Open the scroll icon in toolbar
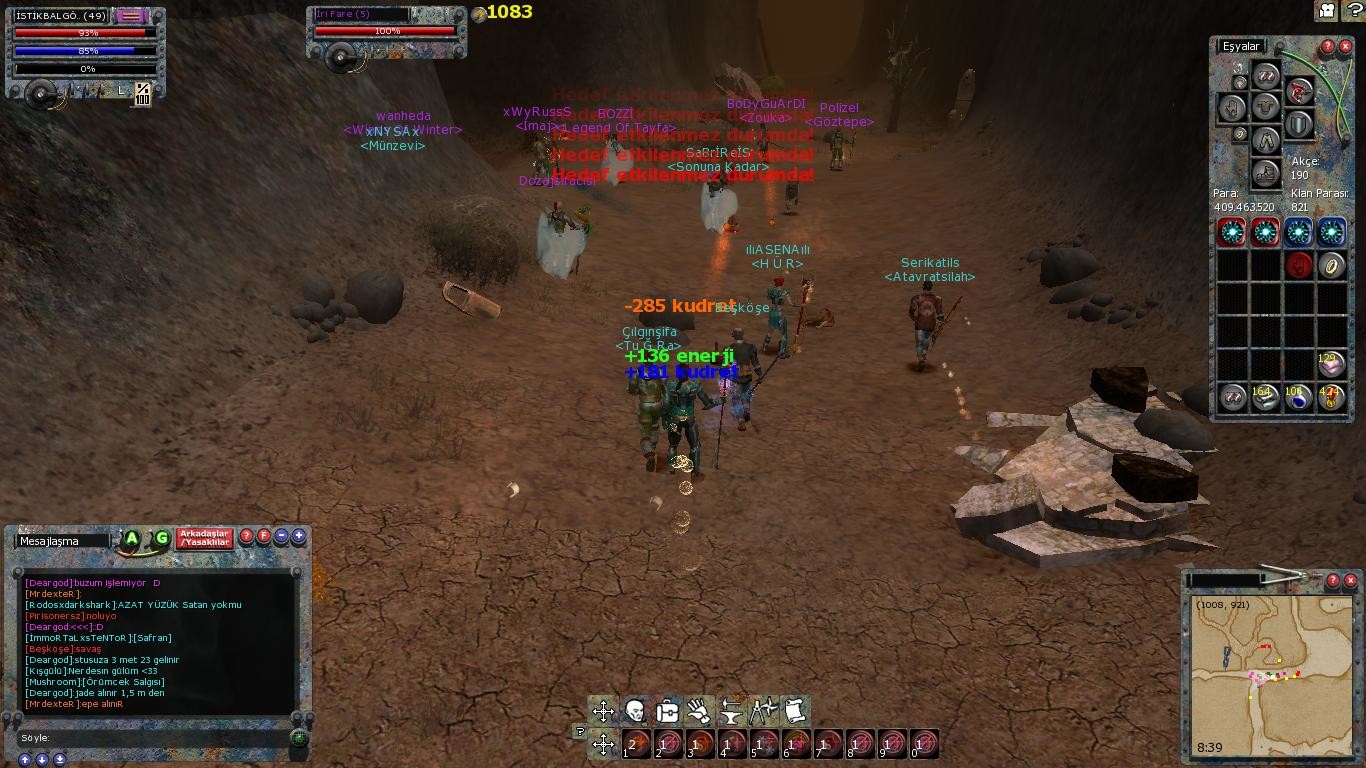This screenshot has height=768, width=1366. (x=795, y=711)
